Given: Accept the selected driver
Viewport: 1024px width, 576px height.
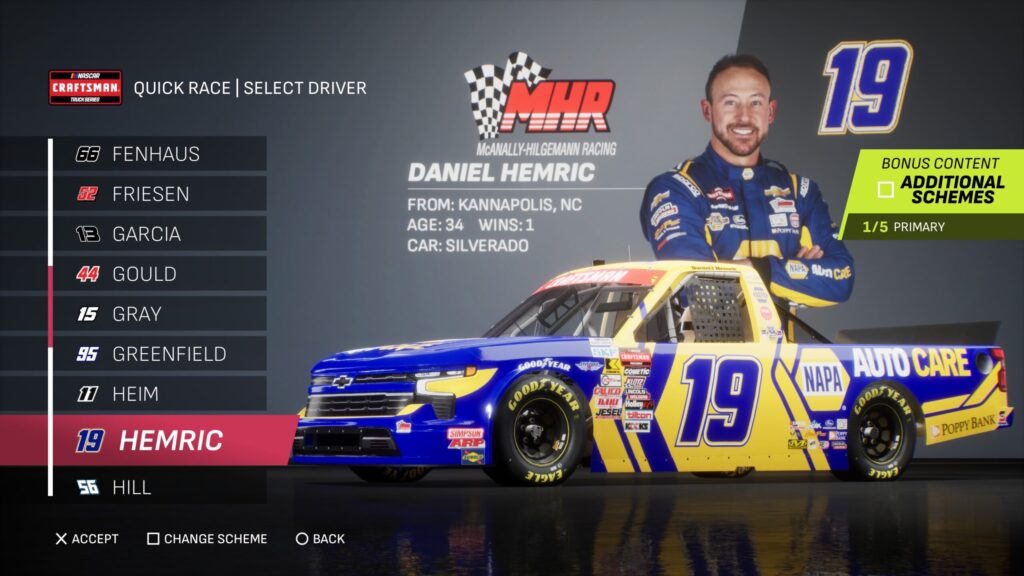Looking at the screenshot, I should [86, 539].
